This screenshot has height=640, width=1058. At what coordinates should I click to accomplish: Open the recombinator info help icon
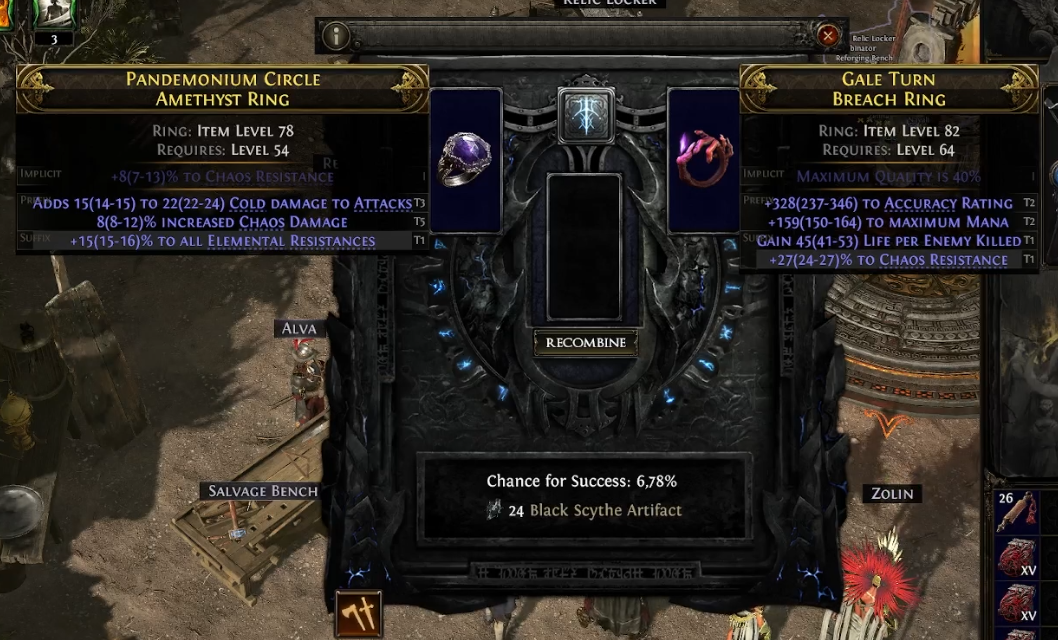(336, 36)
